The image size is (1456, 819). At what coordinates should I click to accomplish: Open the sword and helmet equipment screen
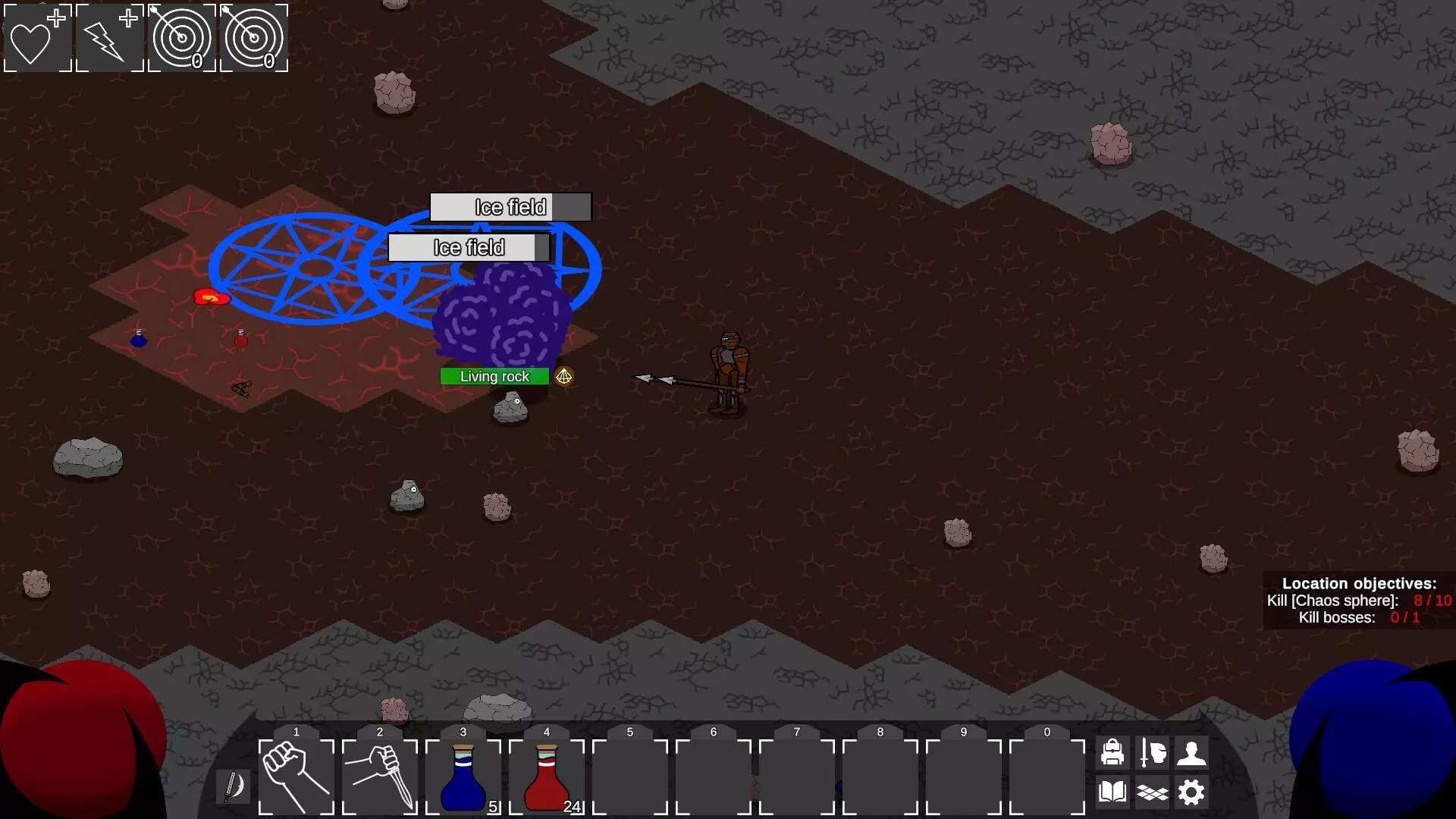pos(1153,752)
